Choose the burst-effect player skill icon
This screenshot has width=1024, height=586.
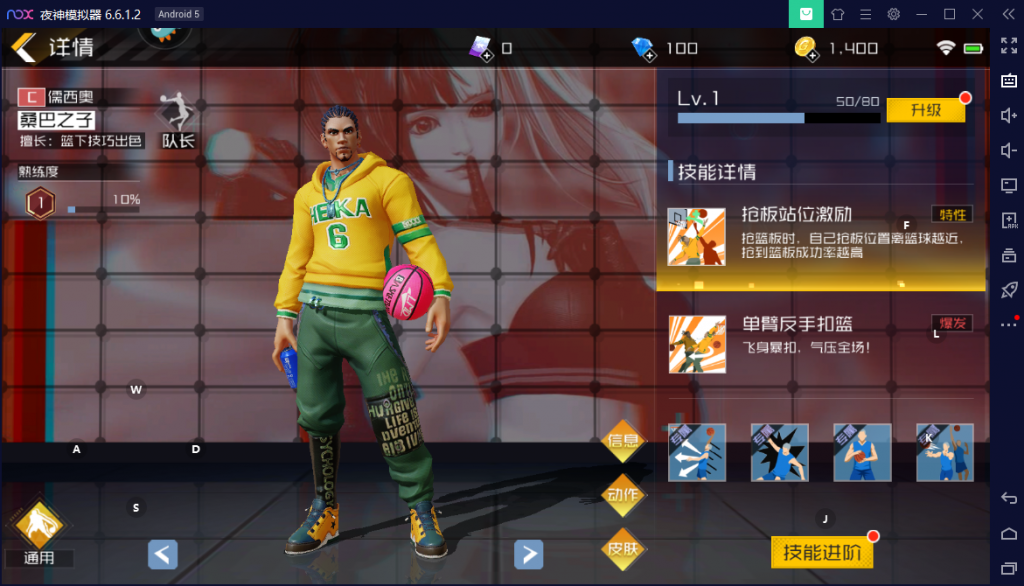(x=780, y=452)
